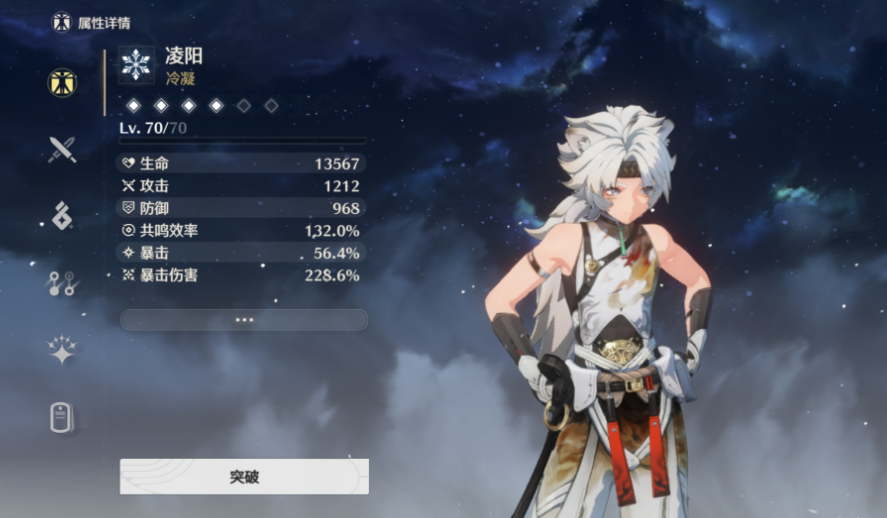This screenshot has width=887, height=518.
Task: Click the 突破 ascension button
Action: [x=244, y=477]
